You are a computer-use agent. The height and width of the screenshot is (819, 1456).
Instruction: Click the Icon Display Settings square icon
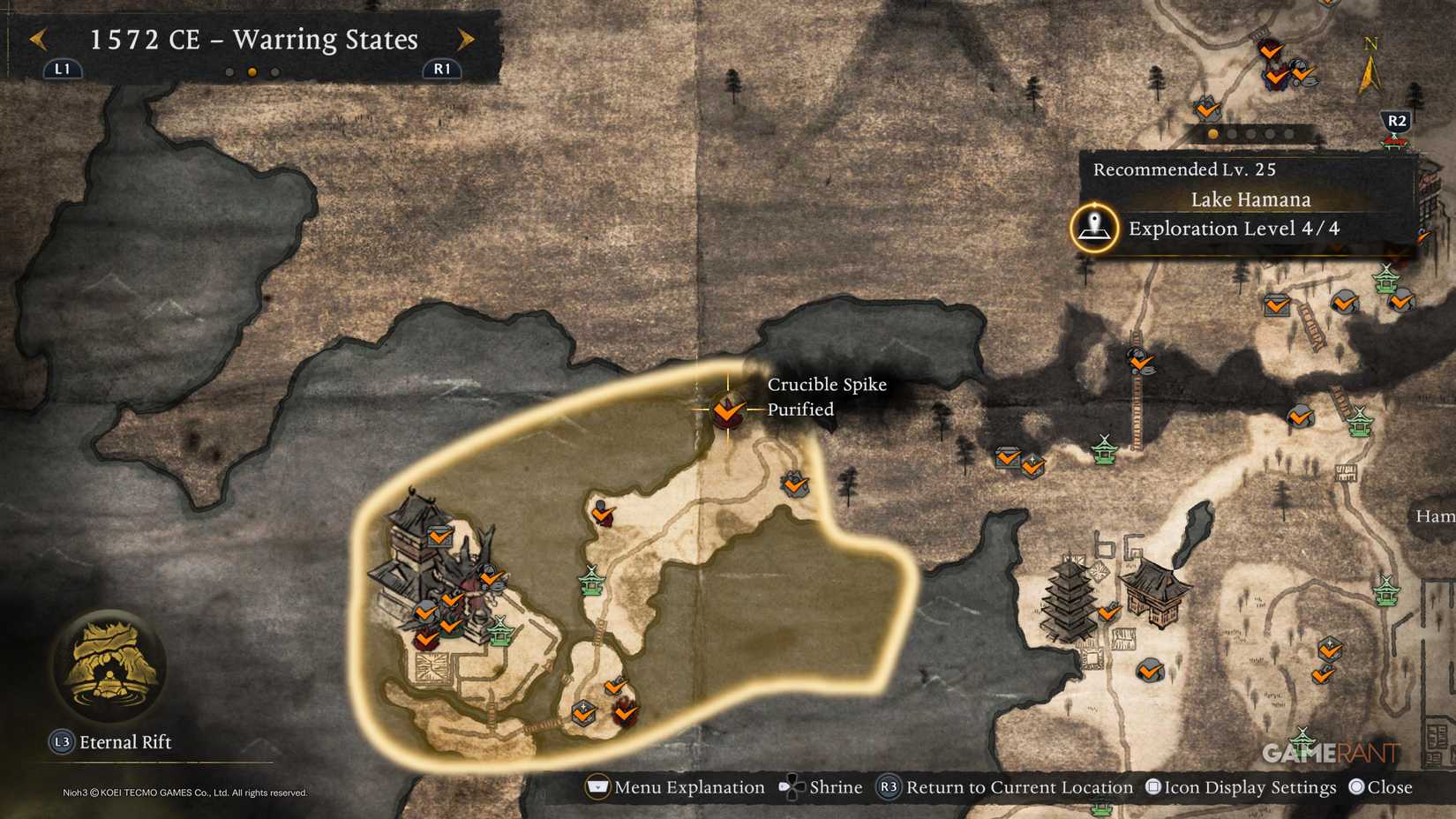1152,786
